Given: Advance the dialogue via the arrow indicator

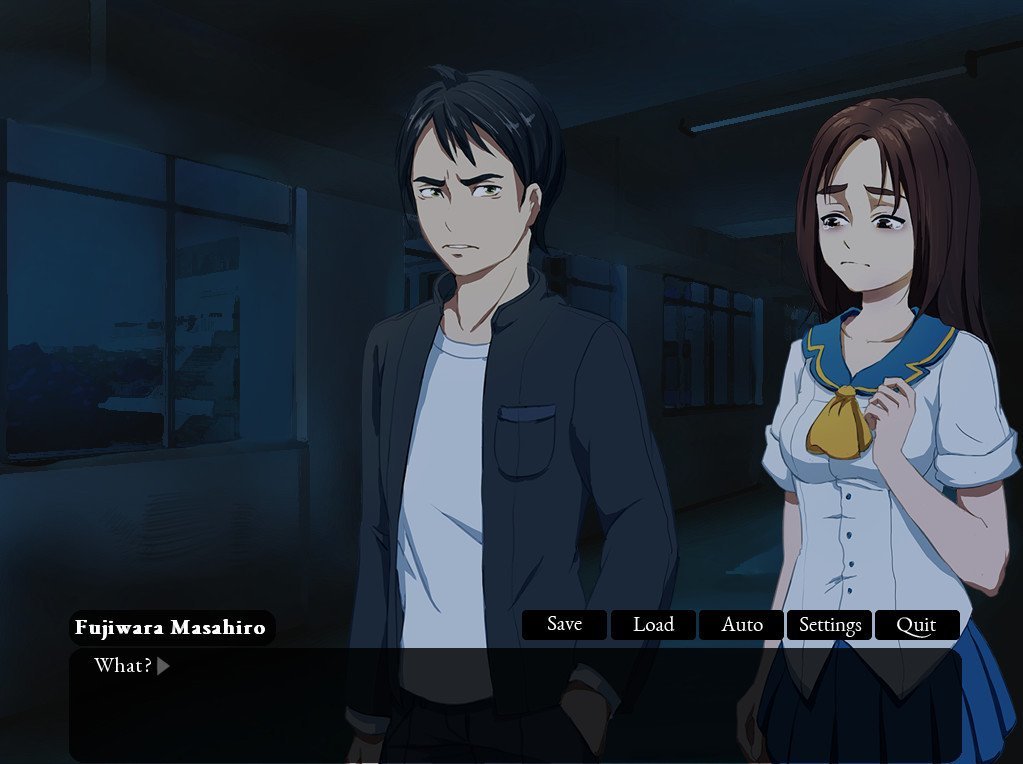Looking at the screenshot, I should point(163,666).
